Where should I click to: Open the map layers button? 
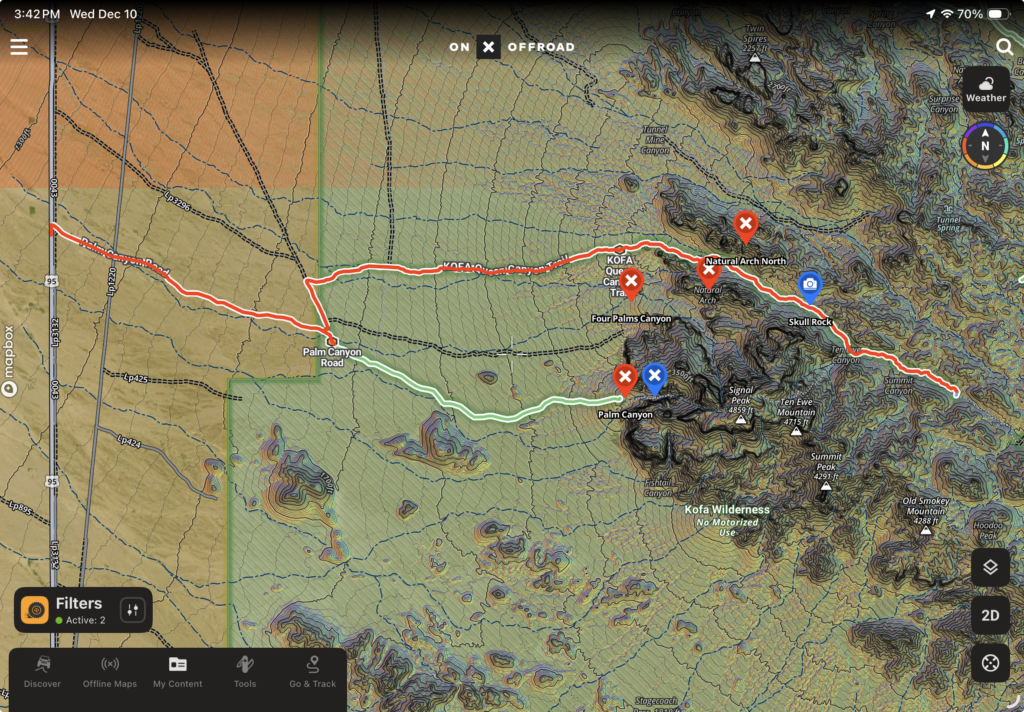(989, 567)
